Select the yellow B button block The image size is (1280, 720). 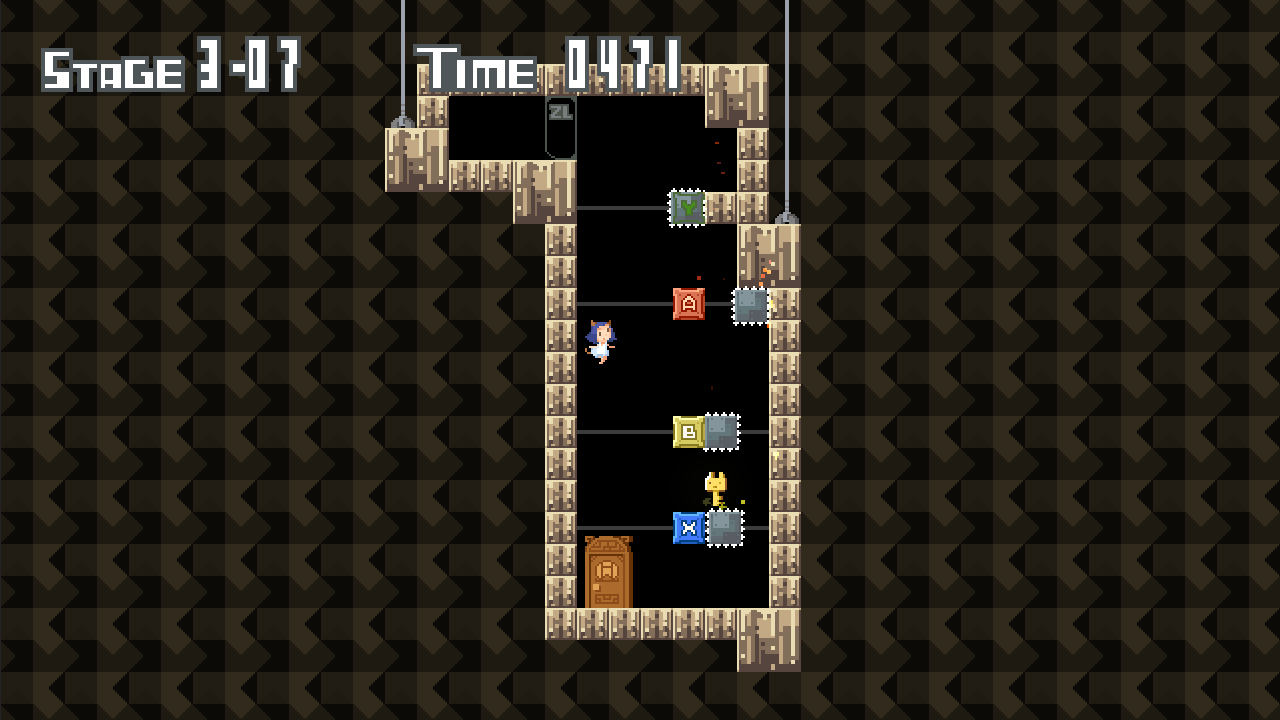tap(688, 432)
